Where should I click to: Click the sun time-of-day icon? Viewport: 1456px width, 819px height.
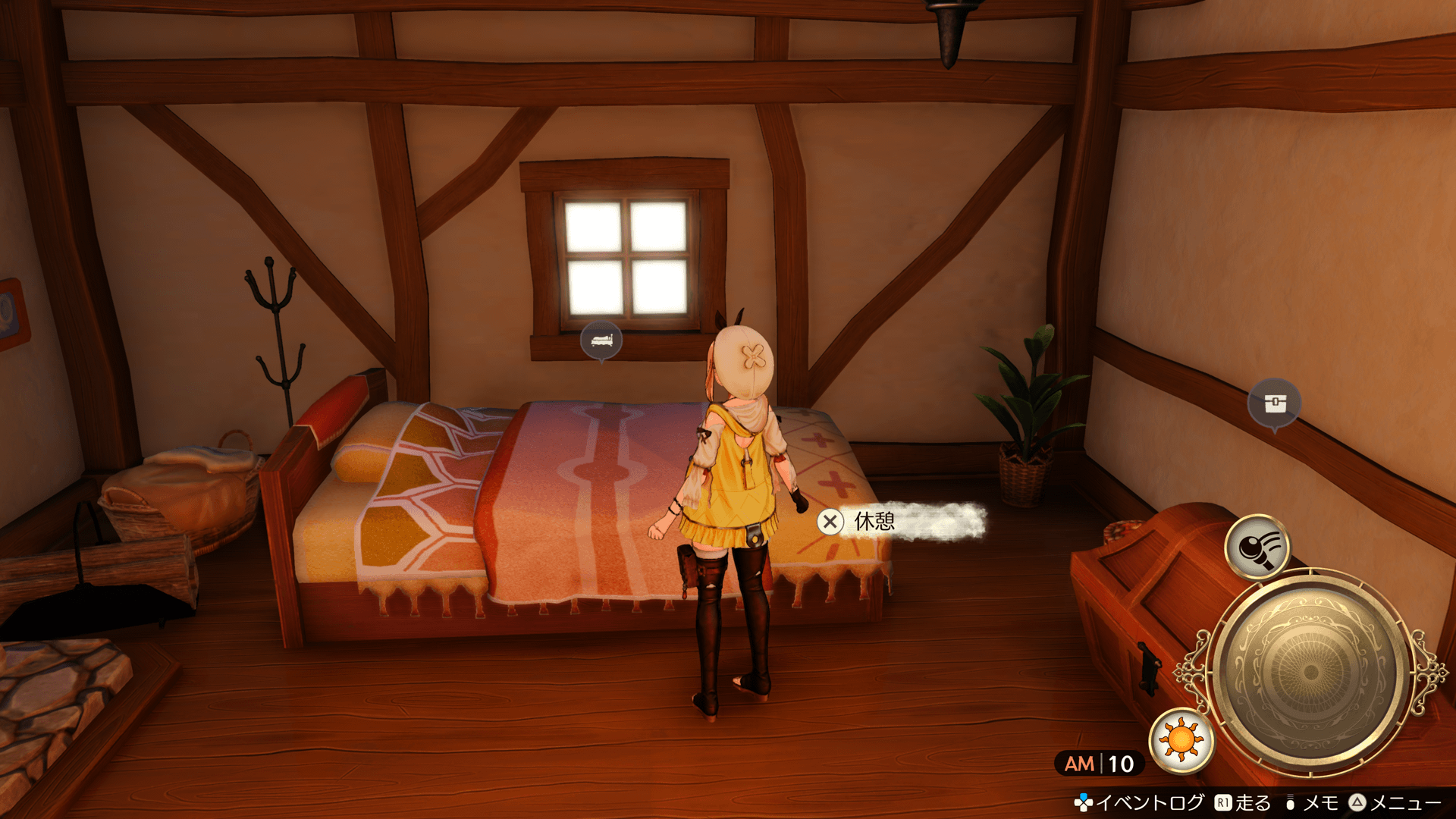[x=1181, y=739]
